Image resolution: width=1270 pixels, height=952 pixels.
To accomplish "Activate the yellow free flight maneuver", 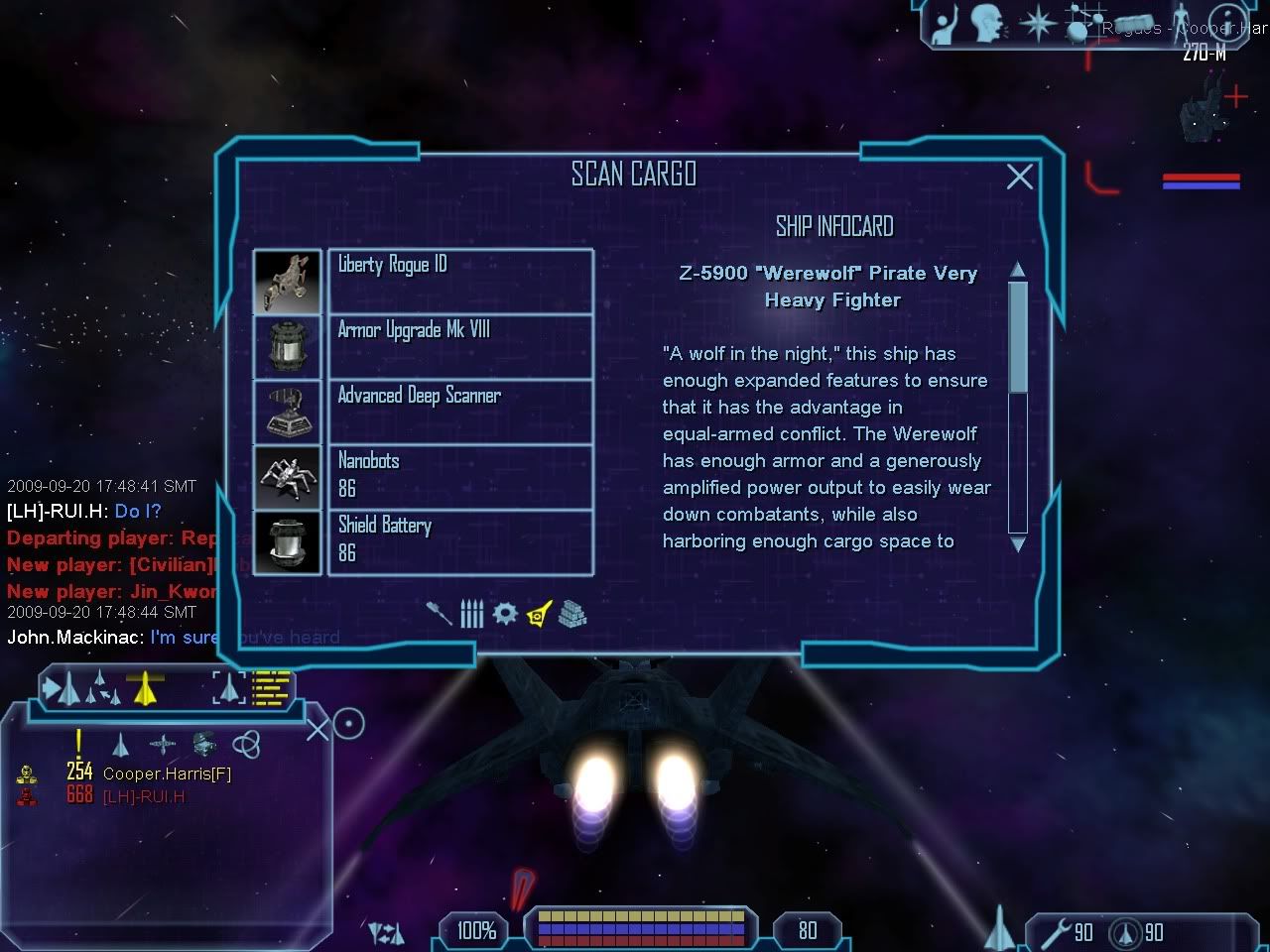I will click(x=145, y=687).
